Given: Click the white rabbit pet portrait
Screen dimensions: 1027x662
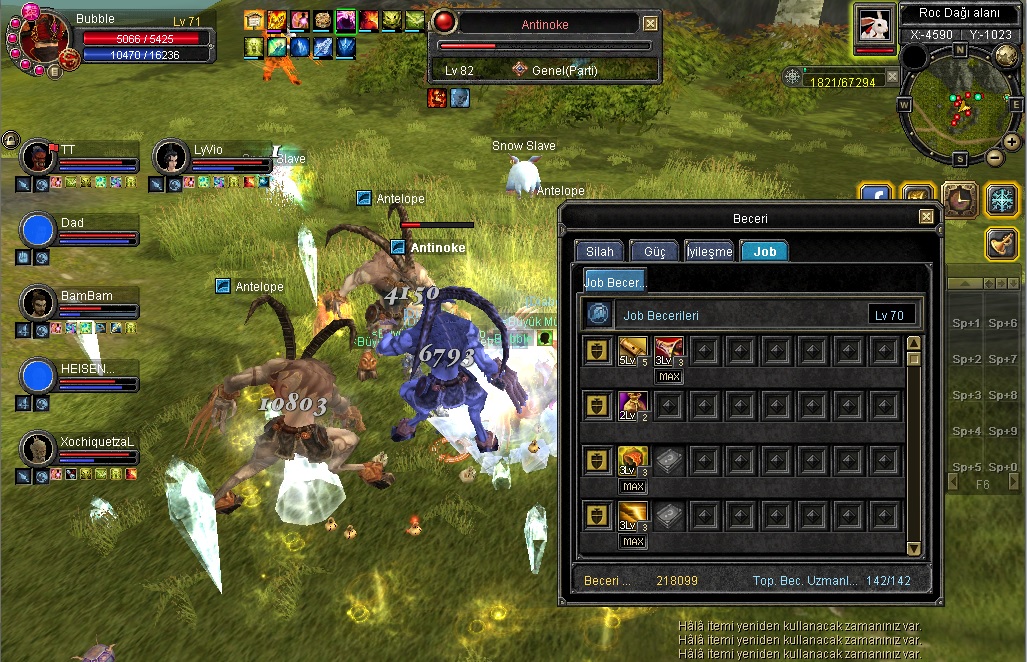Looking at the screenshot, I should [x=875, y=24].
